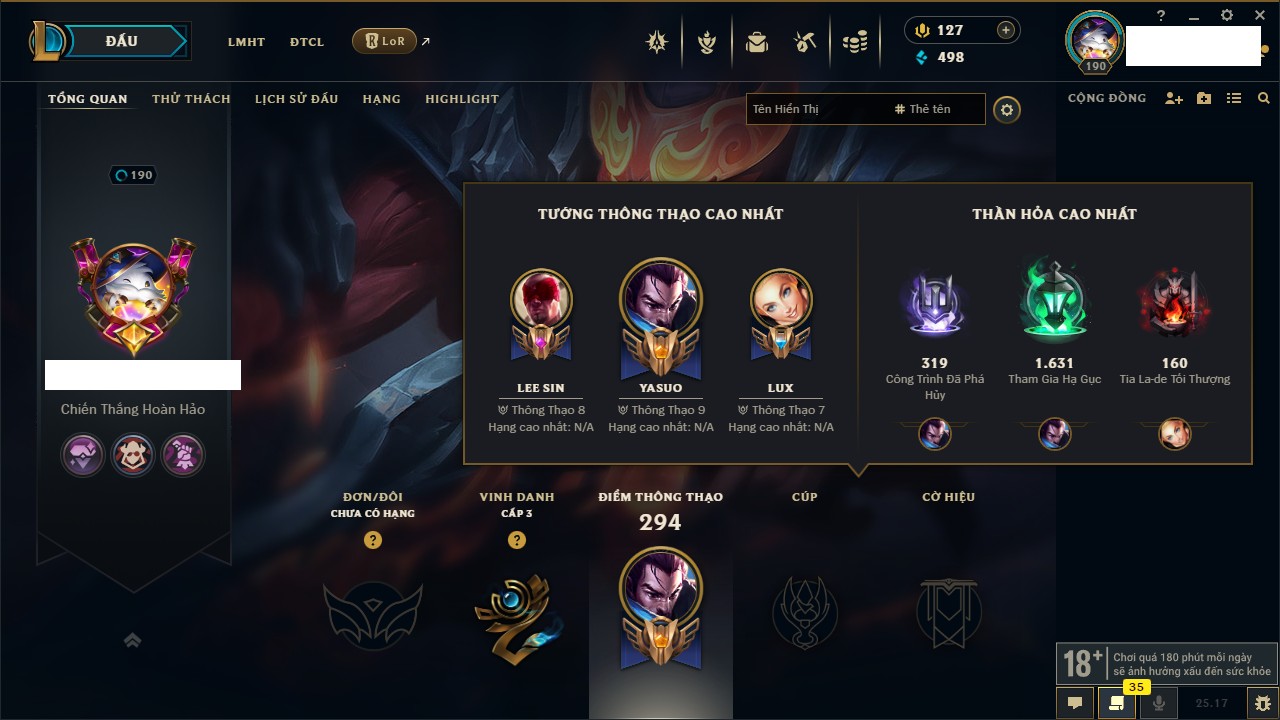Open the client settings gear in title bar
Screen dimensions: 1280x720
point(1227,15)
